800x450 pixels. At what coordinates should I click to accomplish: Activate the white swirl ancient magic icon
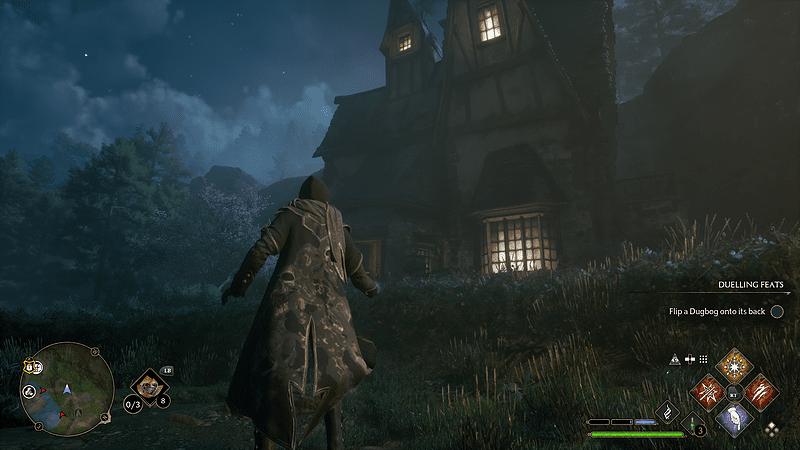(x=667, y=411)
